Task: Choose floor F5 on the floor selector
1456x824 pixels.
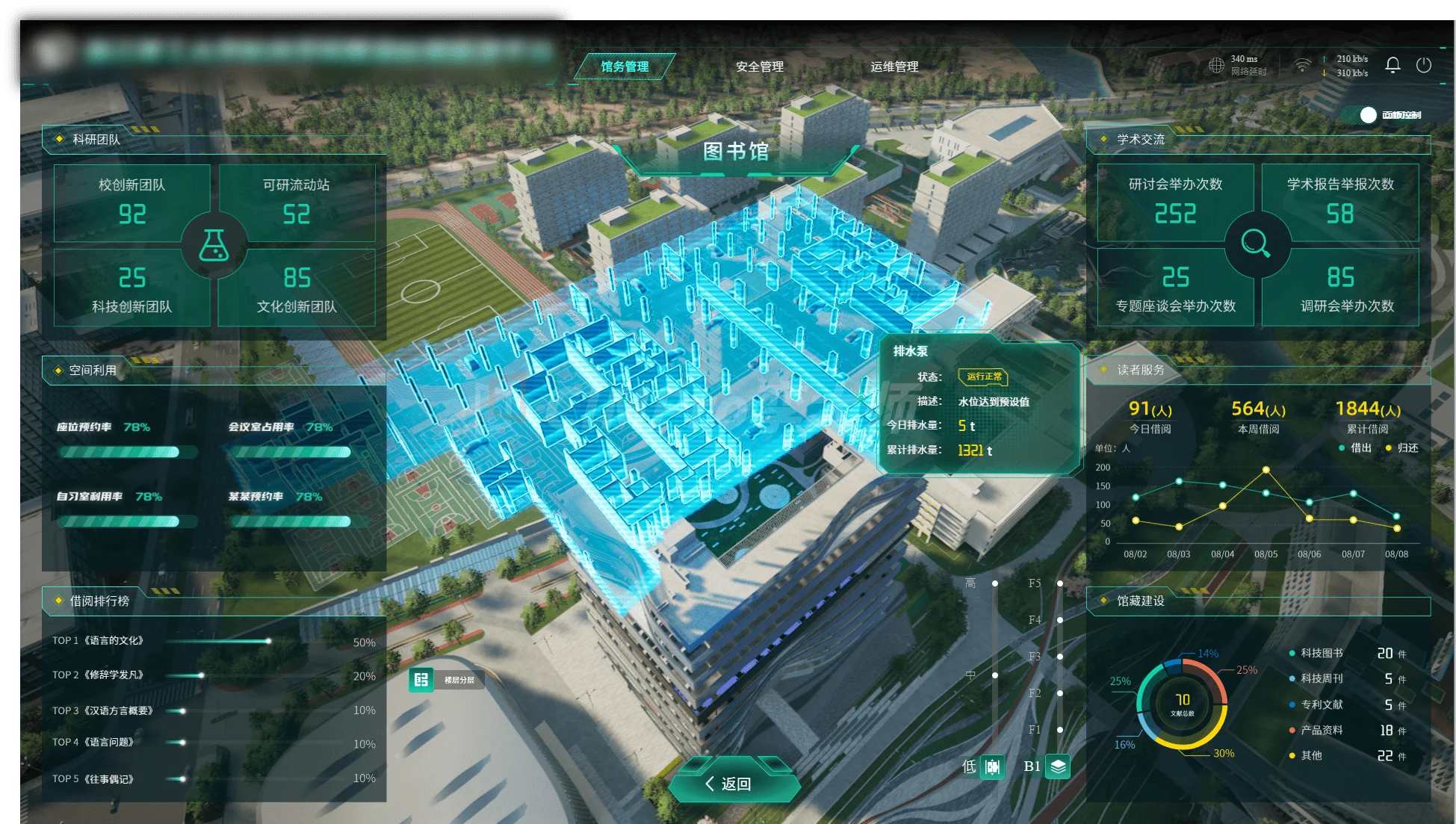Action: [1059, 583]
